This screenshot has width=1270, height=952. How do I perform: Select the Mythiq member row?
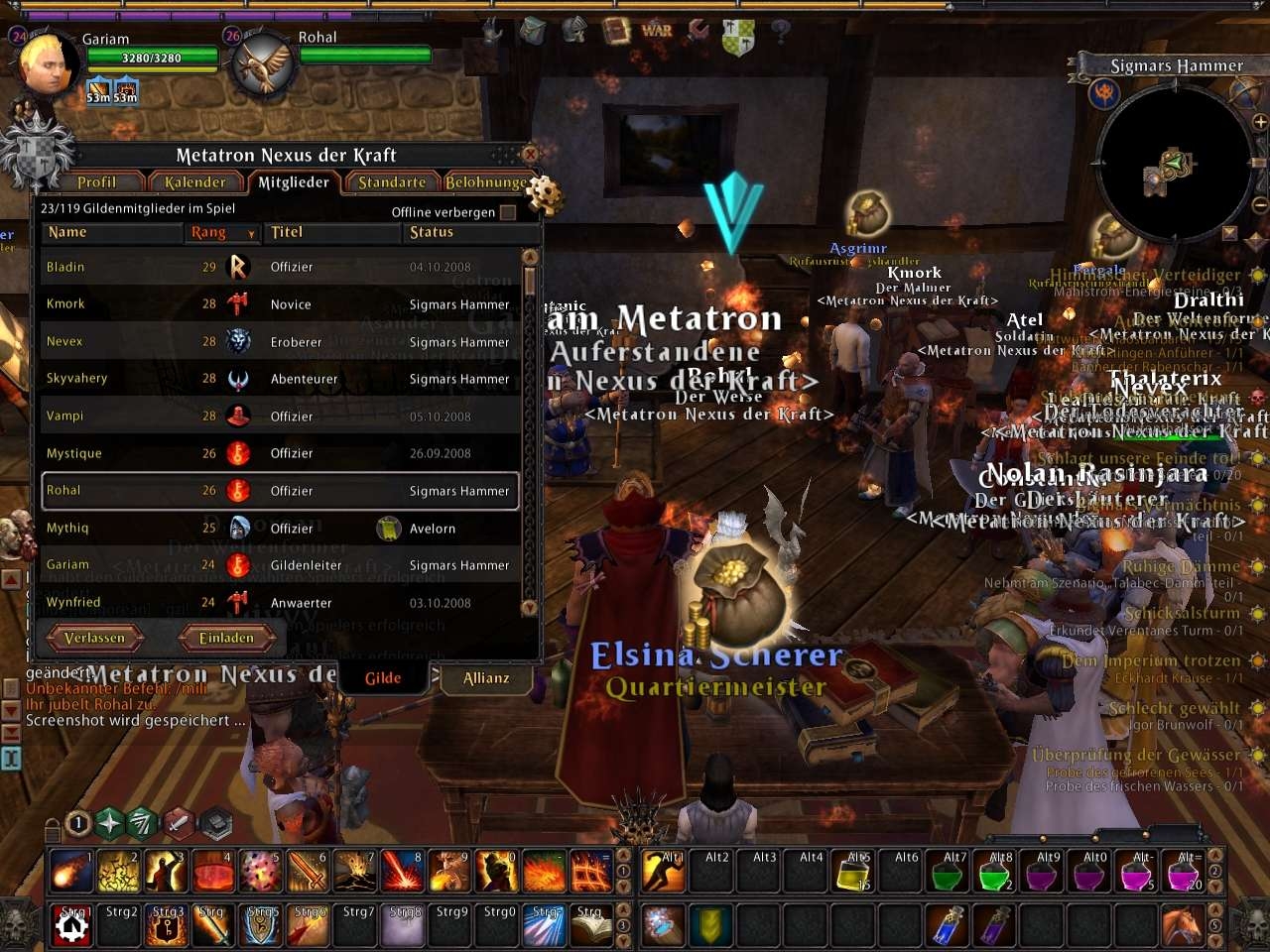click(67, 528)
